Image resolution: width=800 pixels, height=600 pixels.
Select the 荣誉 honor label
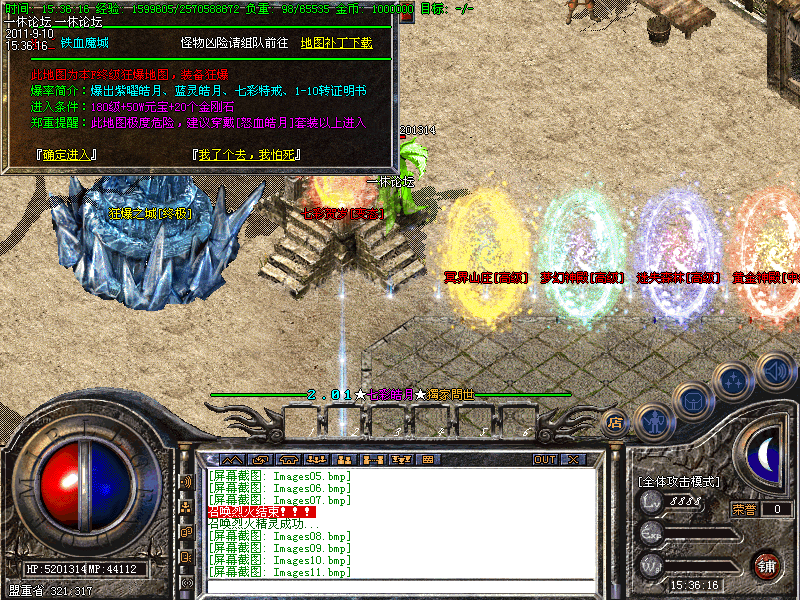pos(744,509)
